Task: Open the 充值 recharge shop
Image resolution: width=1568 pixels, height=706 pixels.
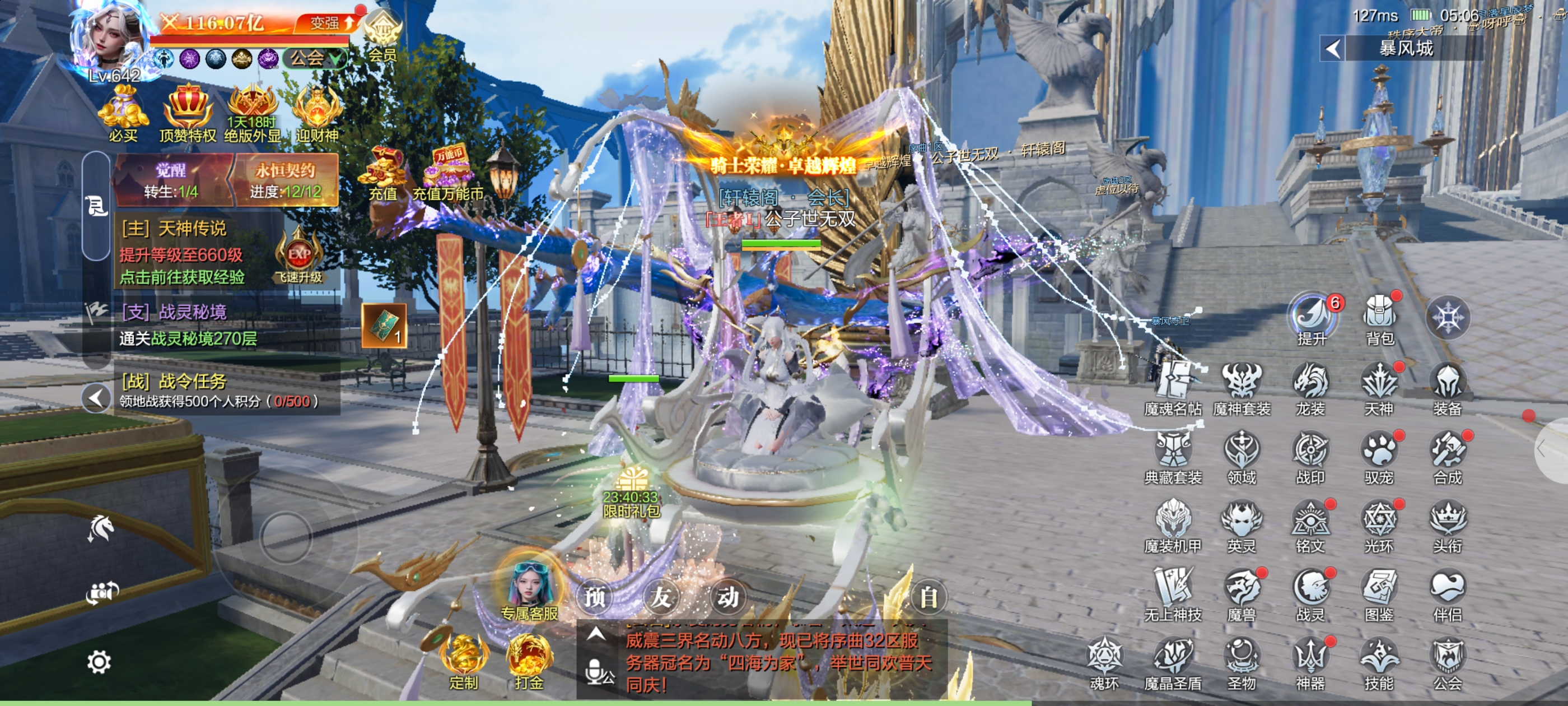Action: 382,174
